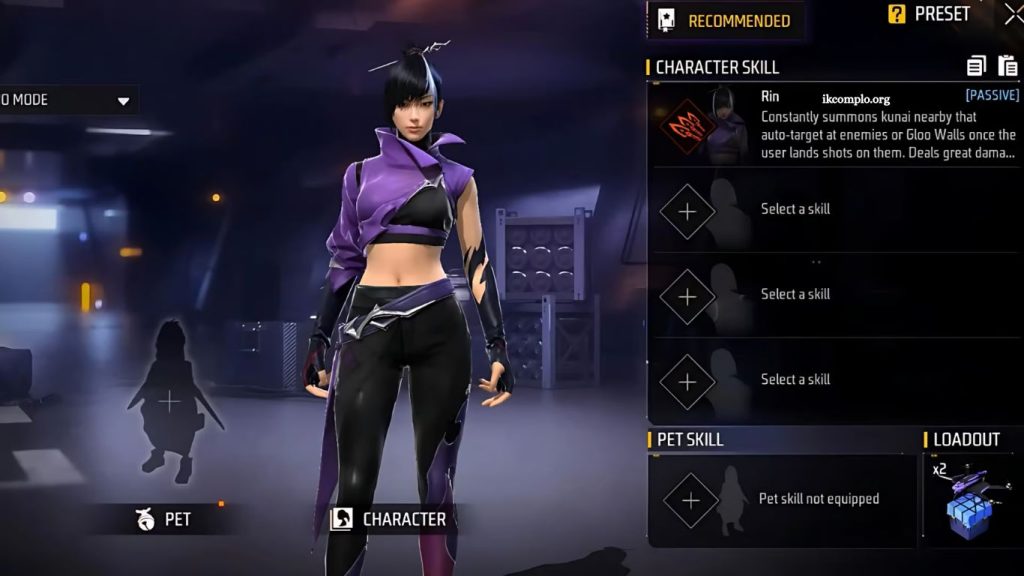The image size is (1024, 576).
Task: Close the character skill screen
Action: [x=1013, y=14]
